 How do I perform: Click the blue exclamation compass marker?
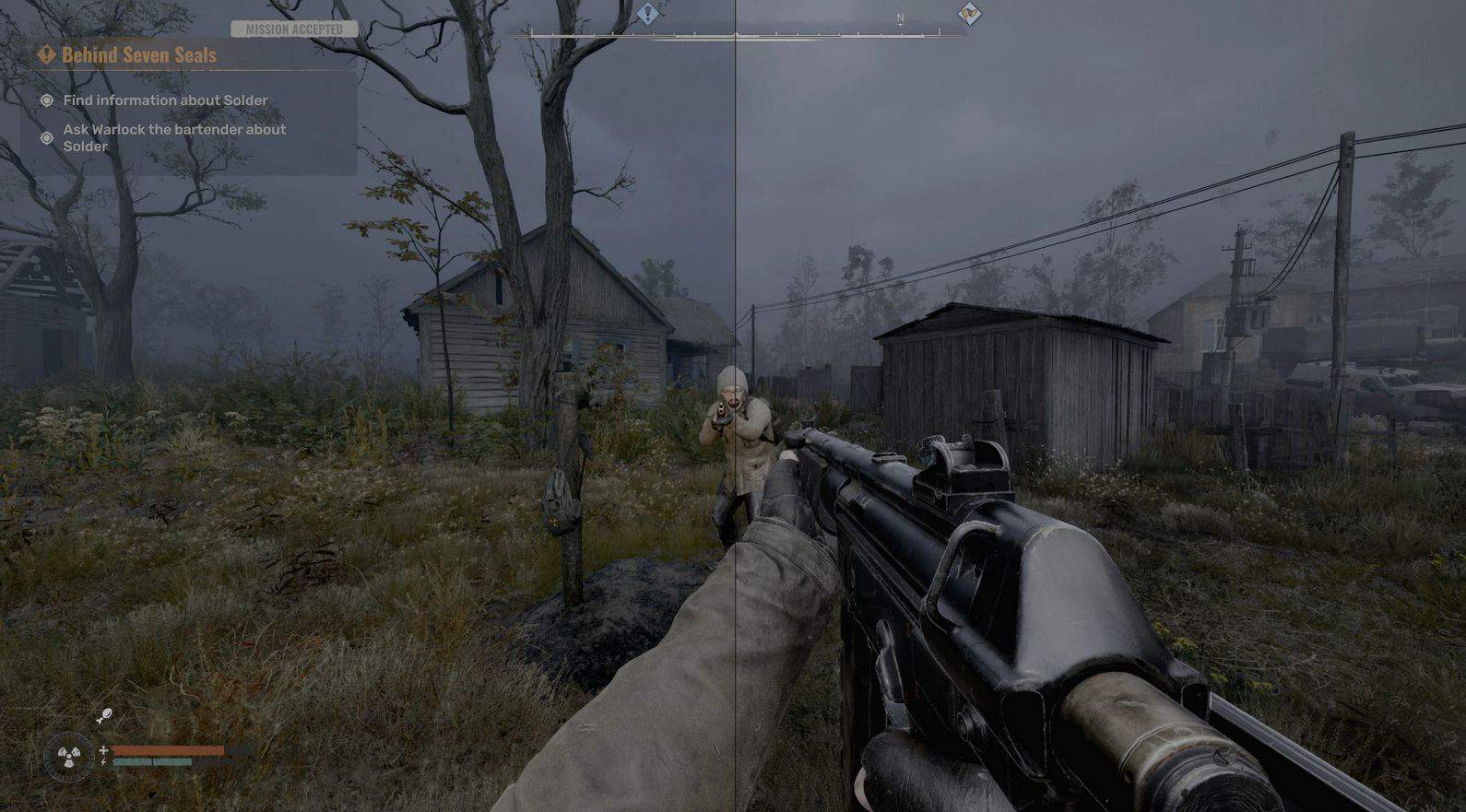pyautogui.click(x=648, y=14)
